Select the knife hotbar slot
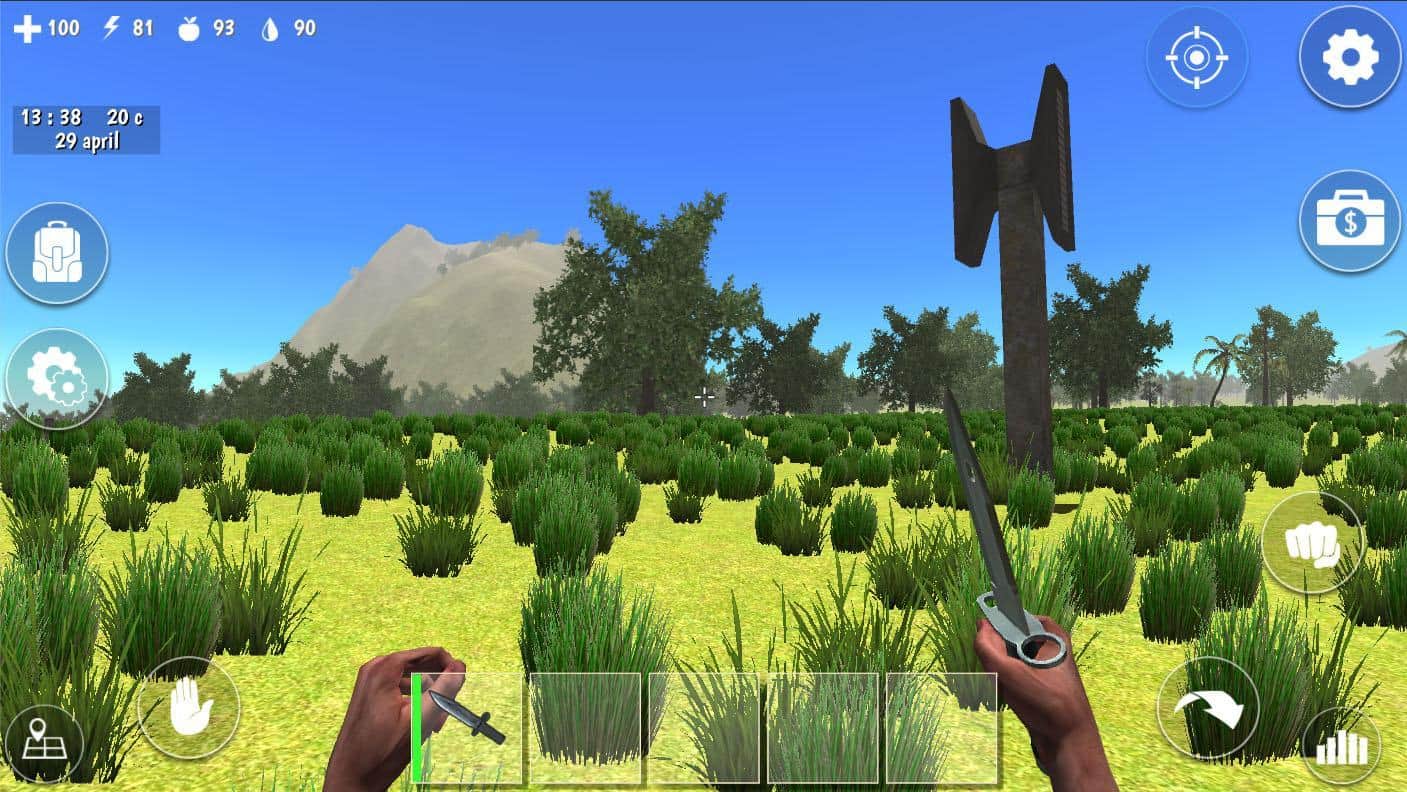 468,727
